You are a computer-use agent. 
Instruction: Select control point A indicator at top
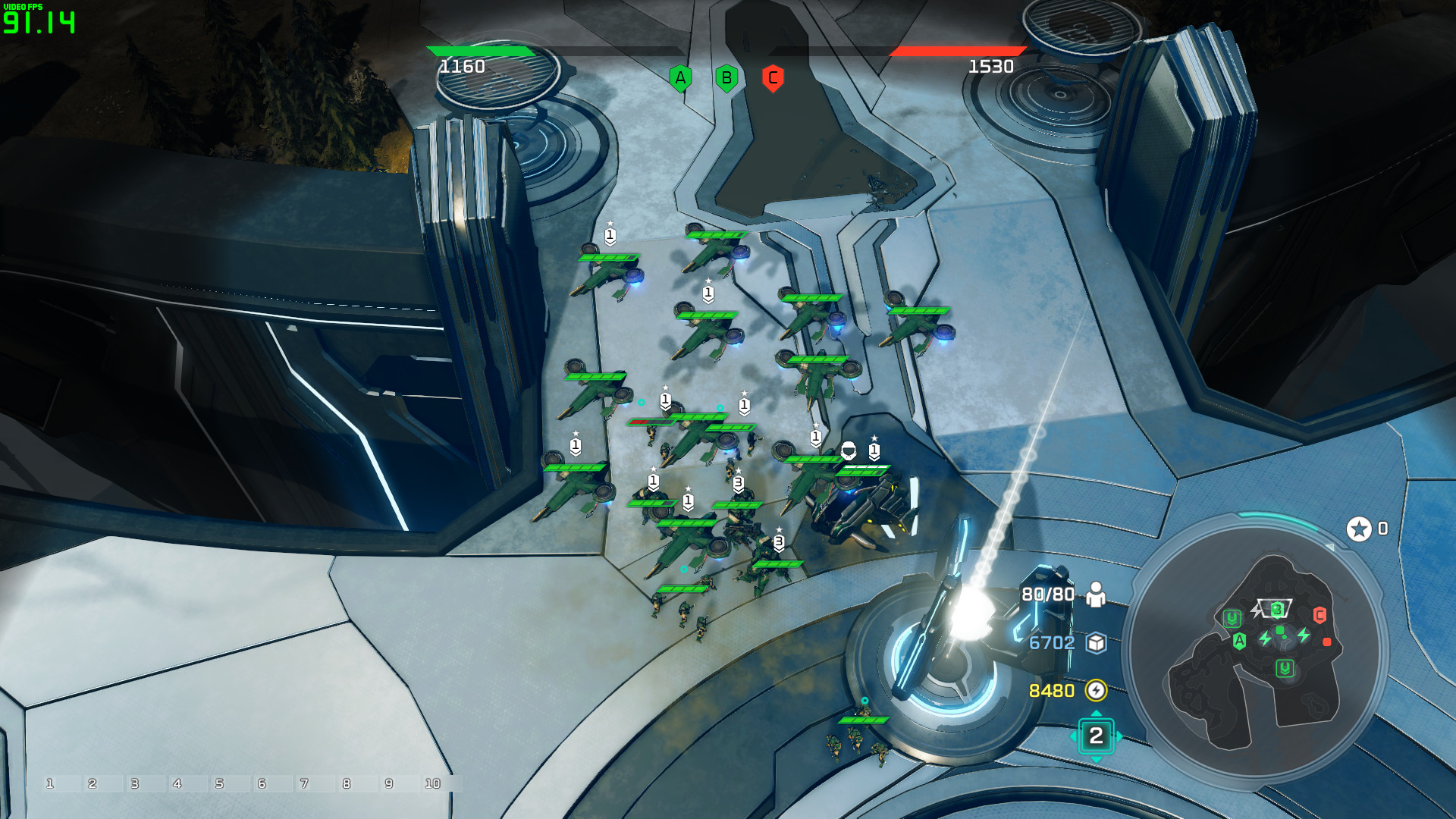point(680,78)
